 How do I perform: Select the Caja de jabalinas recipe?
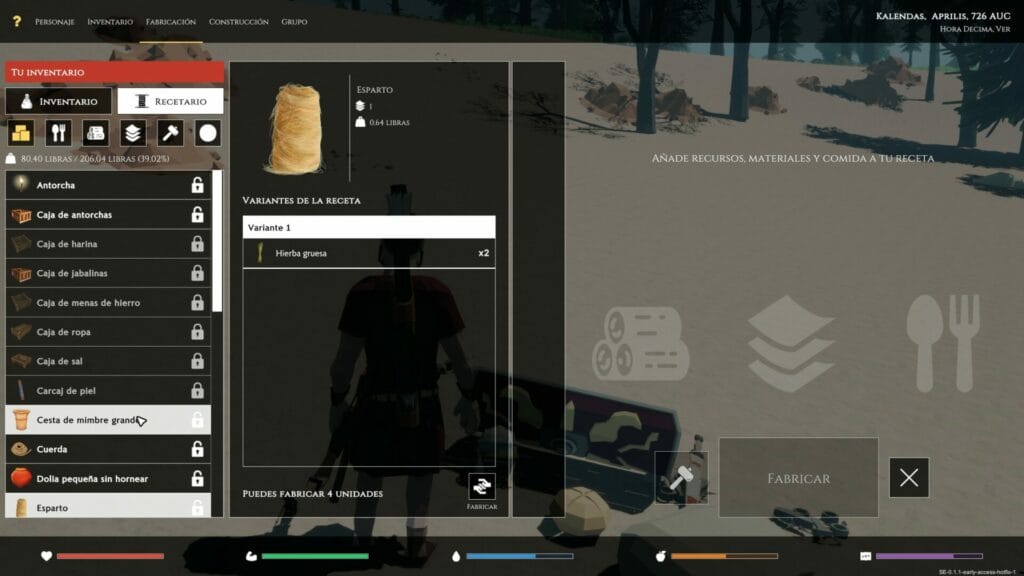click(x=108, y=273)
